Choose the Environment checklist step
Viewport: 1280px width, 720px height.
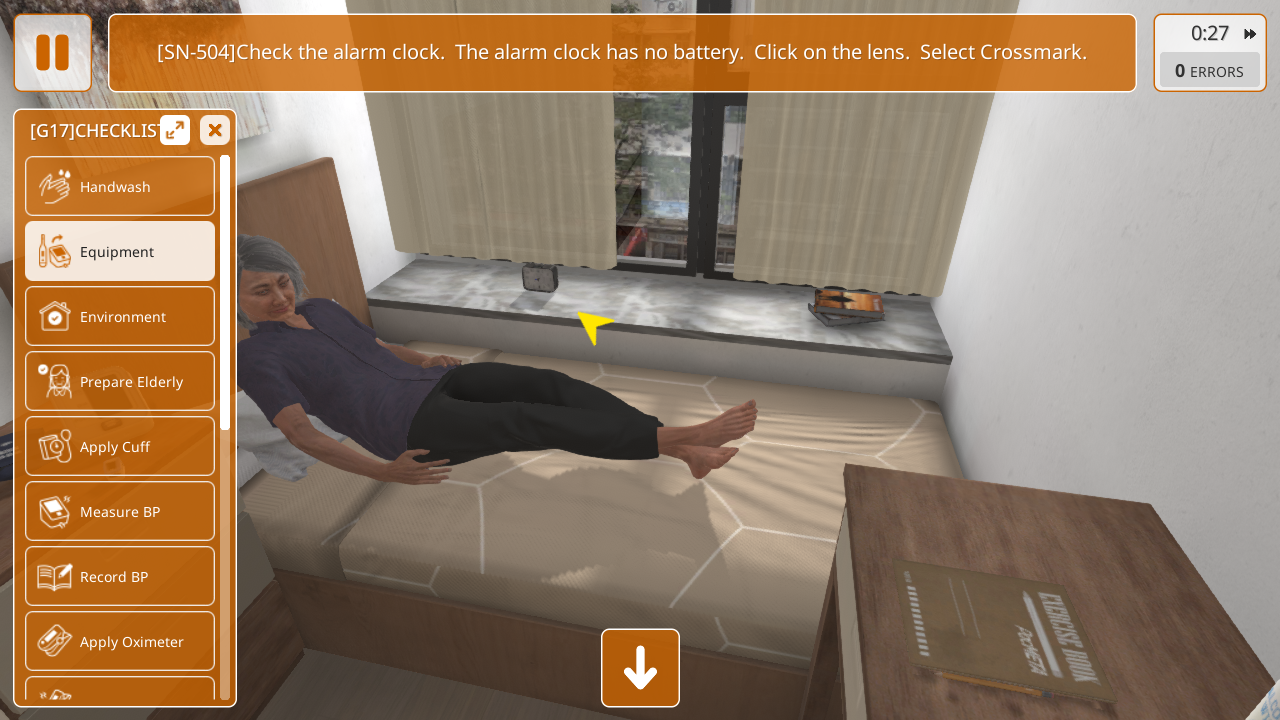[120, 317]
